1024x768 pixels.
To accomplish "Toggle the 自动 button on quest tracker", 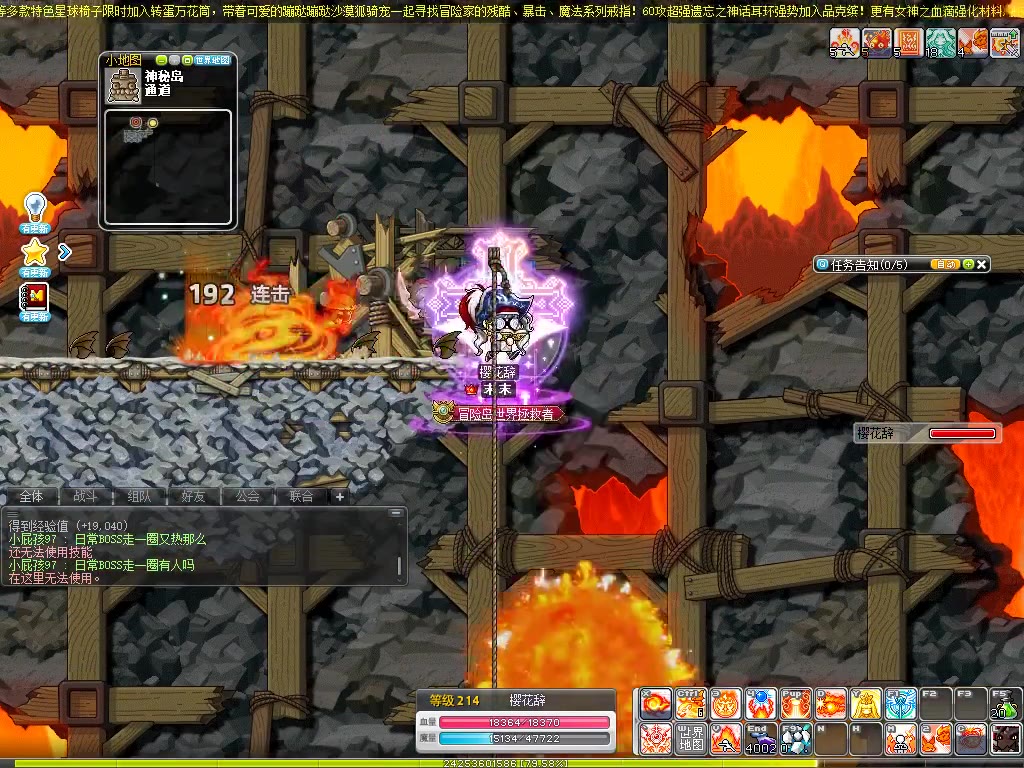I will 944,264.
